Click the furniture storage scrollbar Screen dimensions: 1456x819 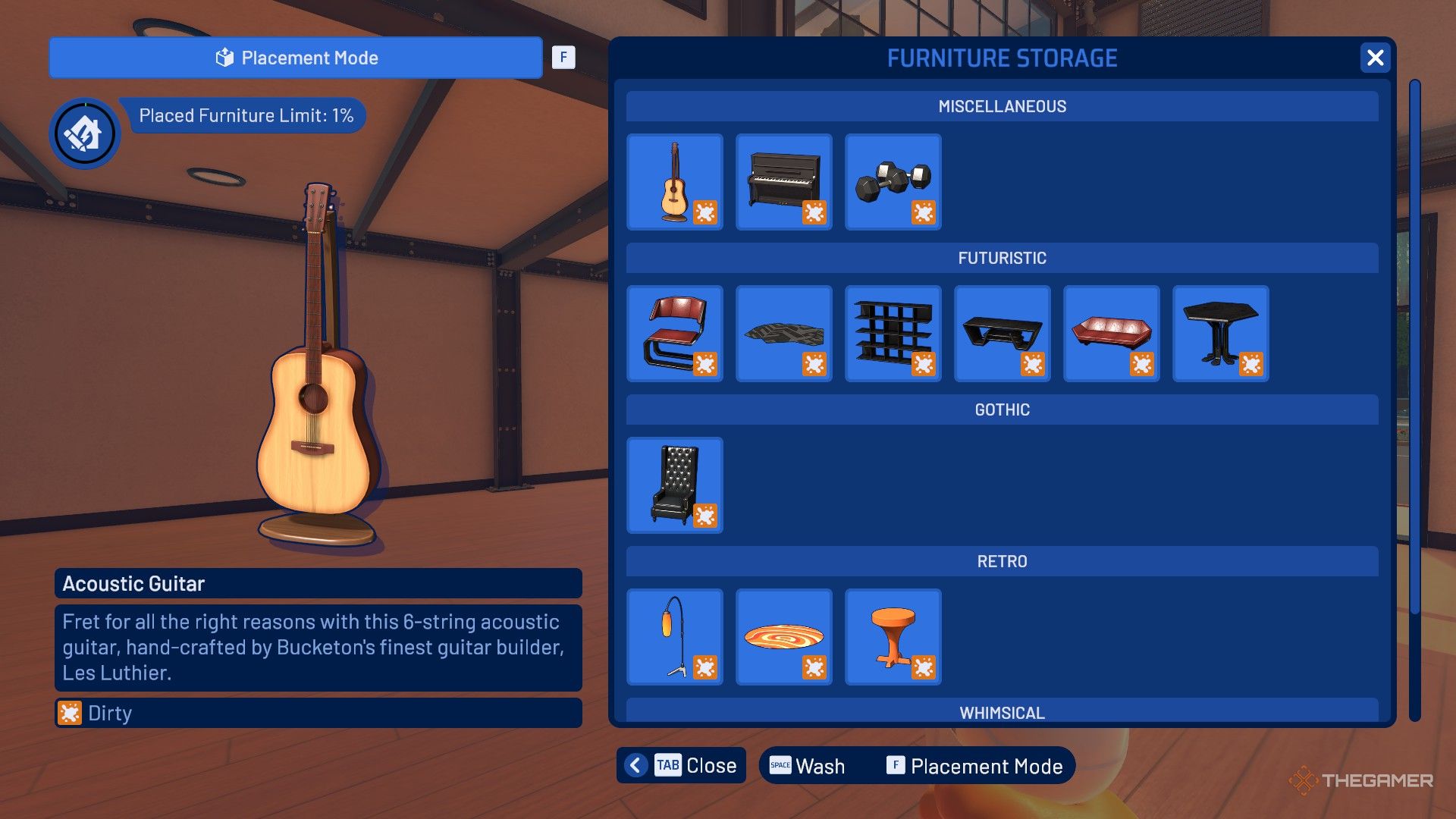1414,347
